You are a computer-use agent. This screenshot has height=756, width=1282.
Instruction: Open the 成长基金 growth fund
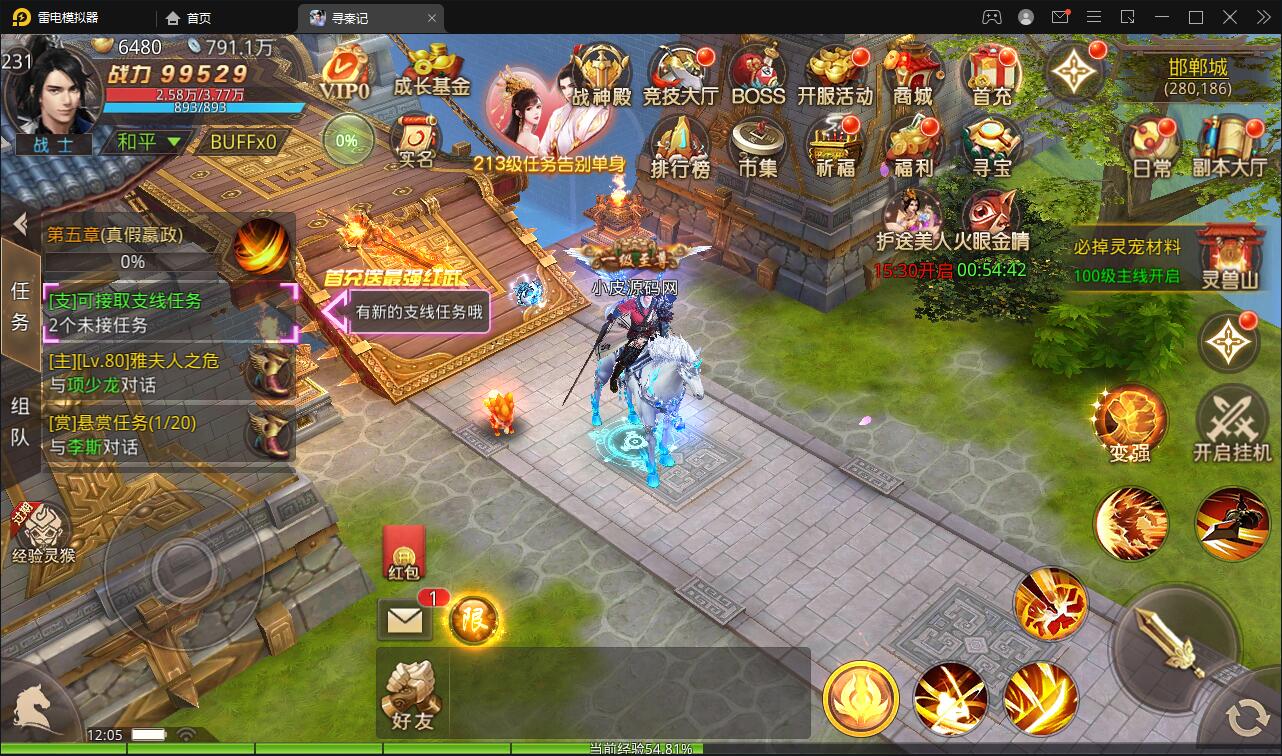pos(432,70)
